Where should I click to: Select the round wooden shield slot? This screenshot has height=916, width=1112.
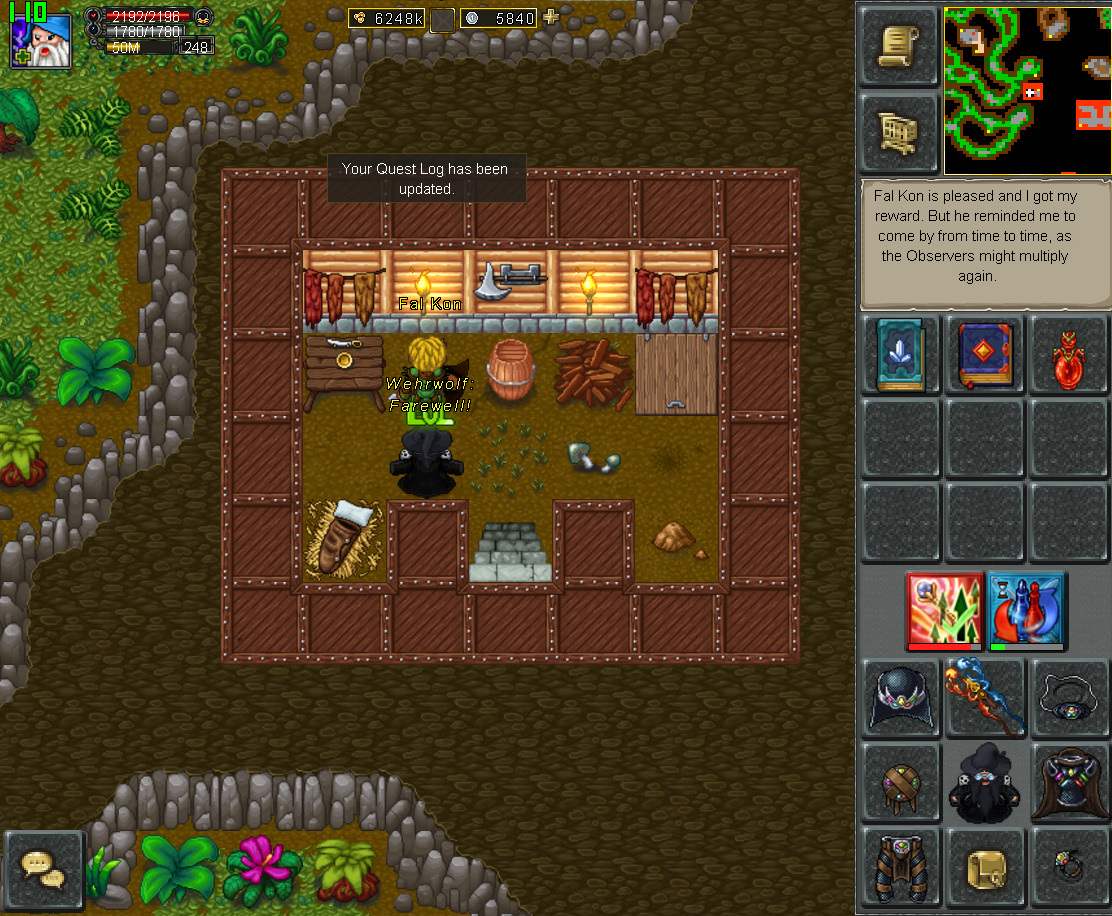coord(899,782)
